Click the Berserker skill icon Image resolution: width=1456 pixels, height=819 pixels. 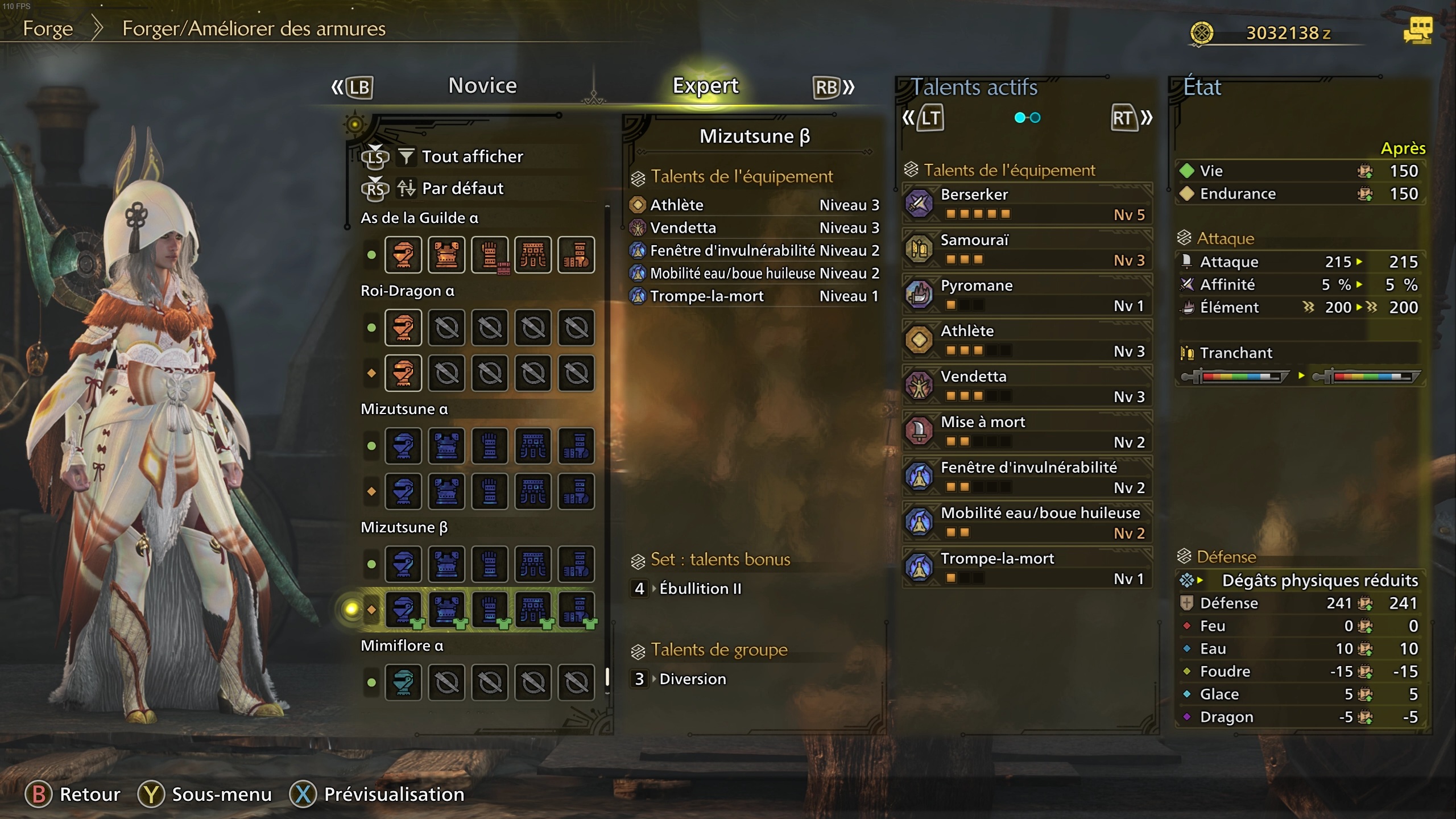point(920,204)
